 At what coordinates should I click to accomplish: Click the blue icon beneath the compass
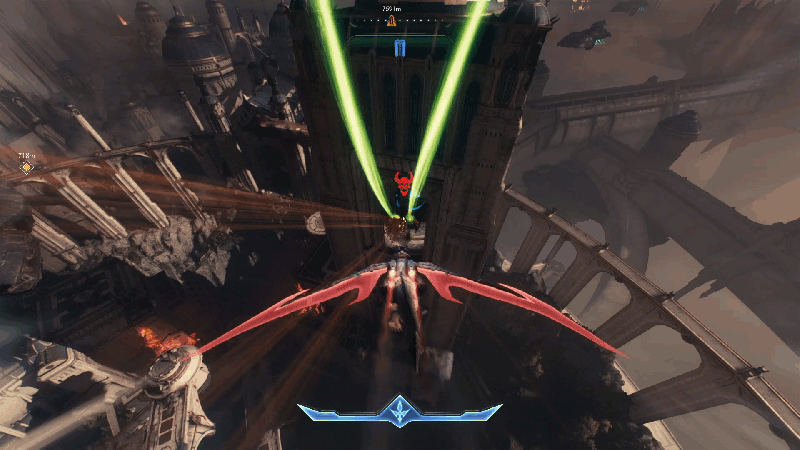tap(400, 48)
